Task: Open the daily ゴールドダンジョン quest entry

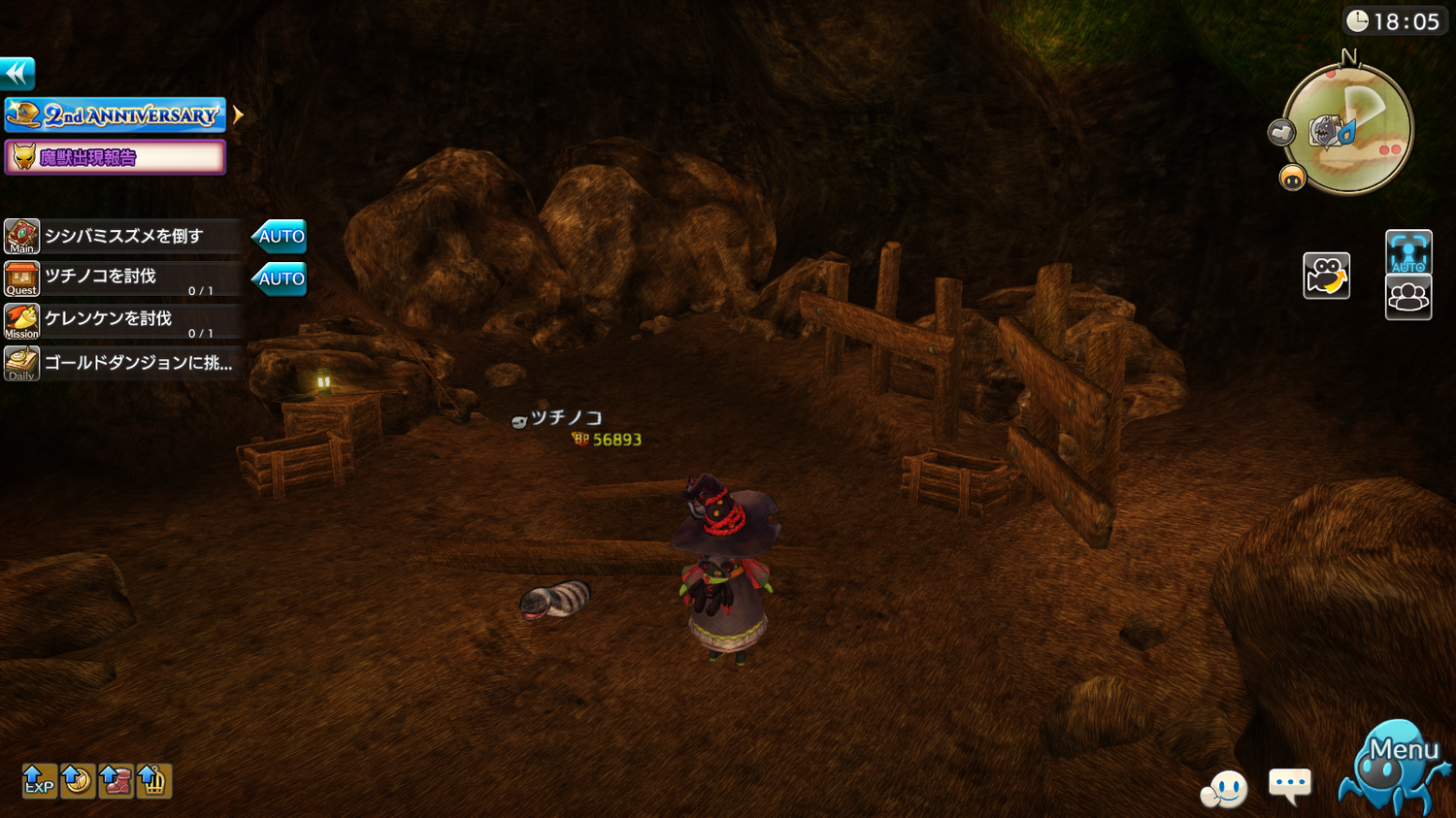Action: click(122, 364)
